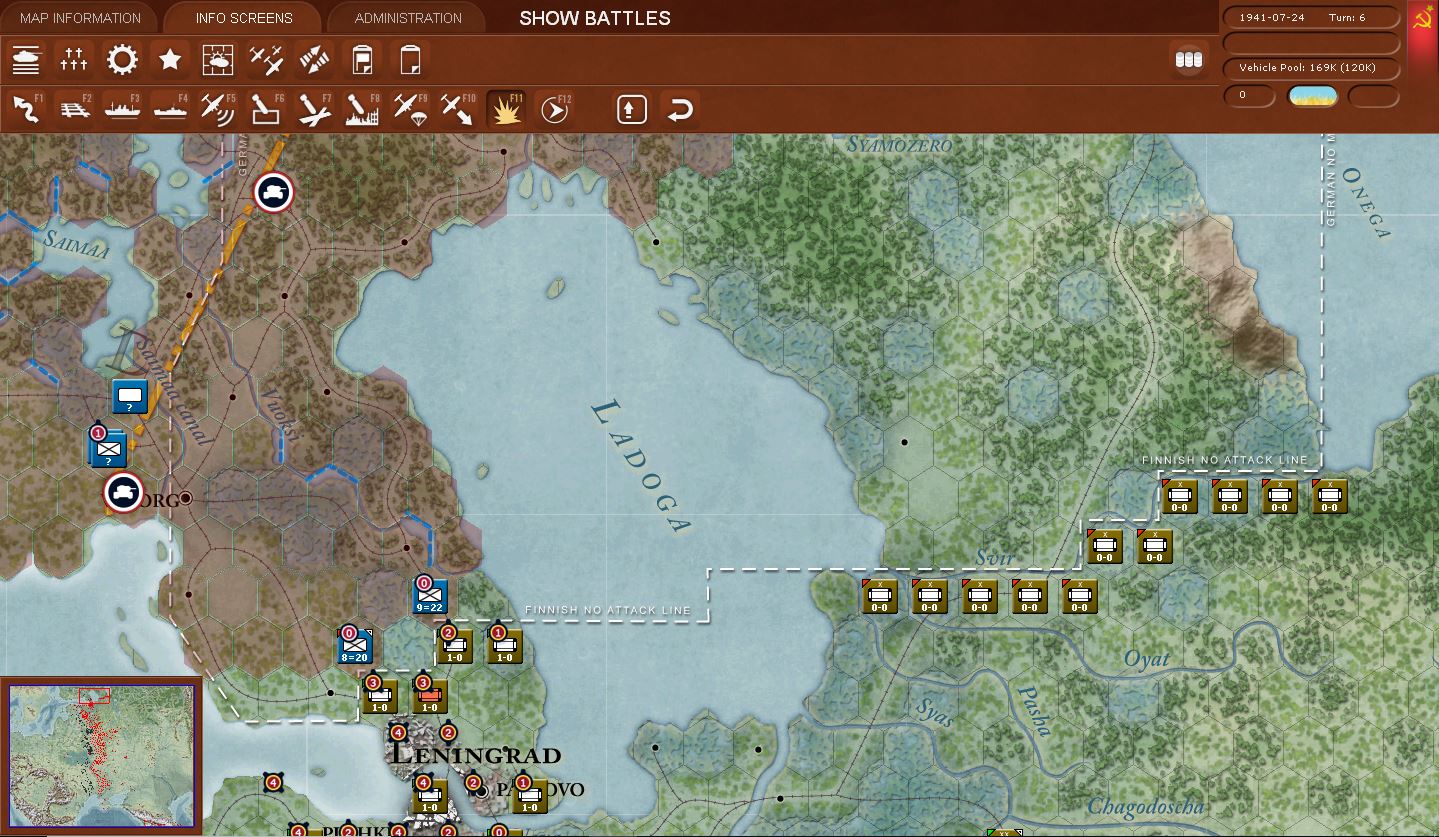Select the ground unit counters info icon
1439x837 pixels.
[26, 60]
